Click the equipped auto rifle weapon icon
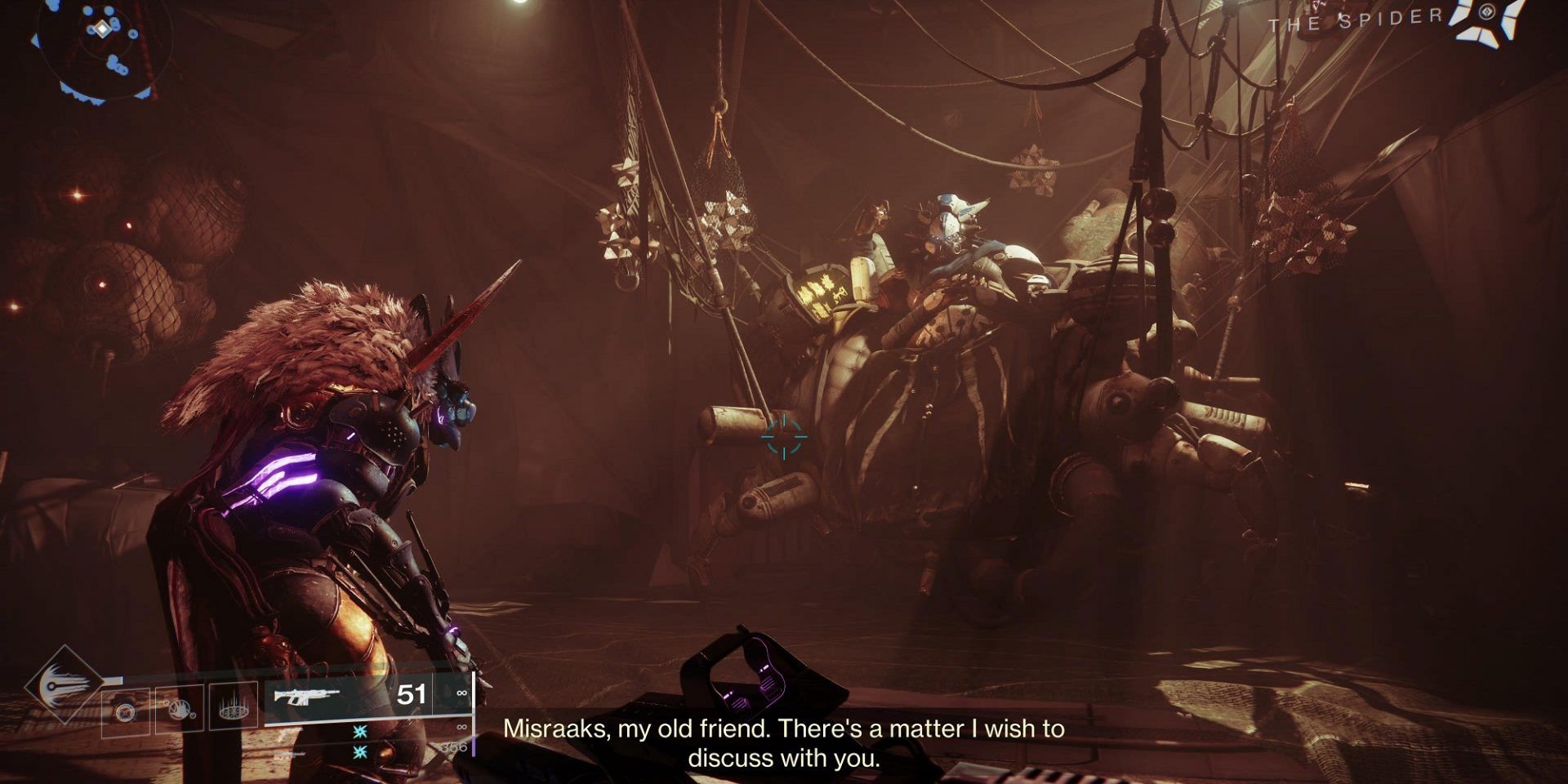This screenshot has width=1568, height=784. click(x=305, y=697)
